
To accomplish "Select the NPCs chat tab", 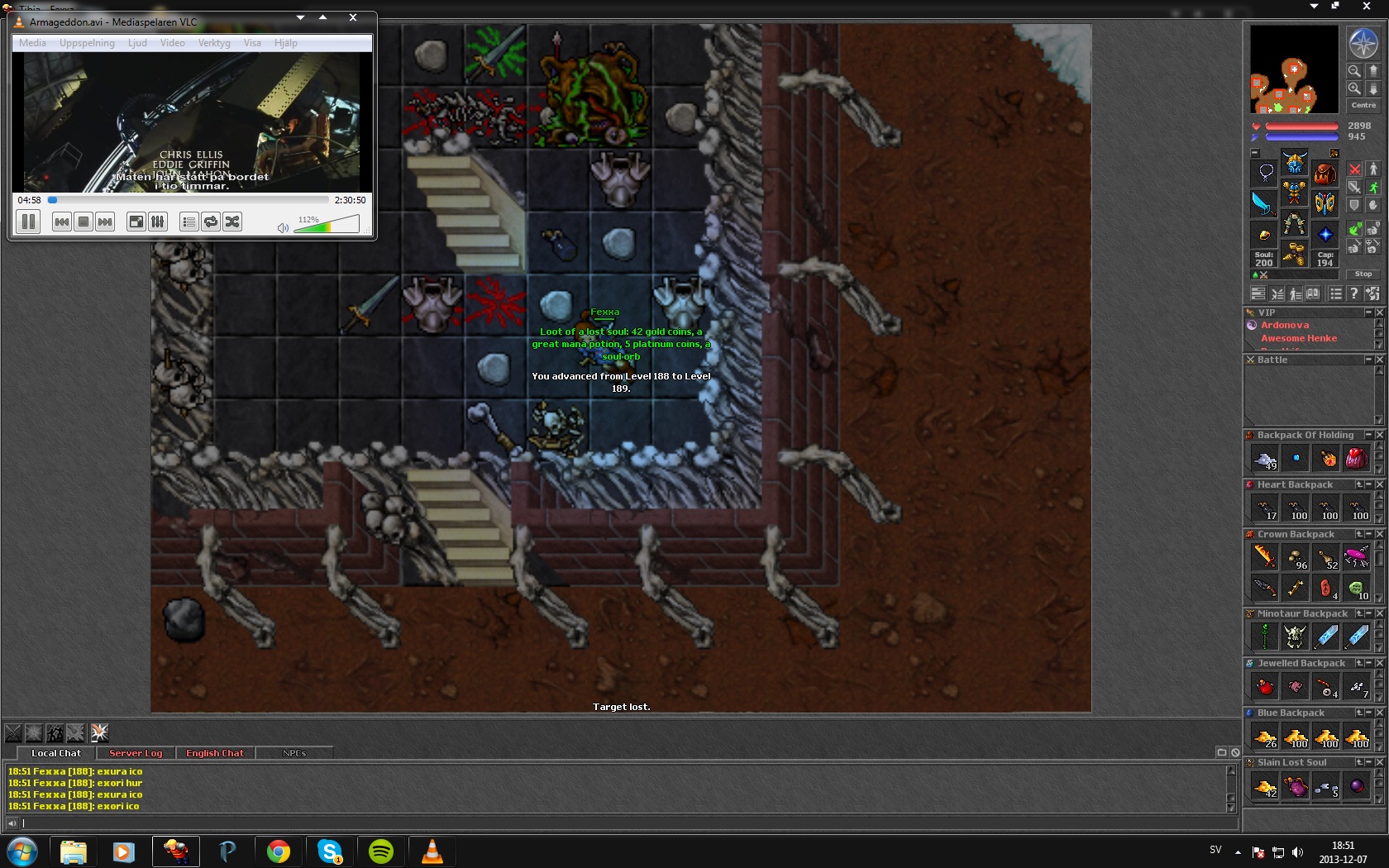I will (x=294, y=753).
